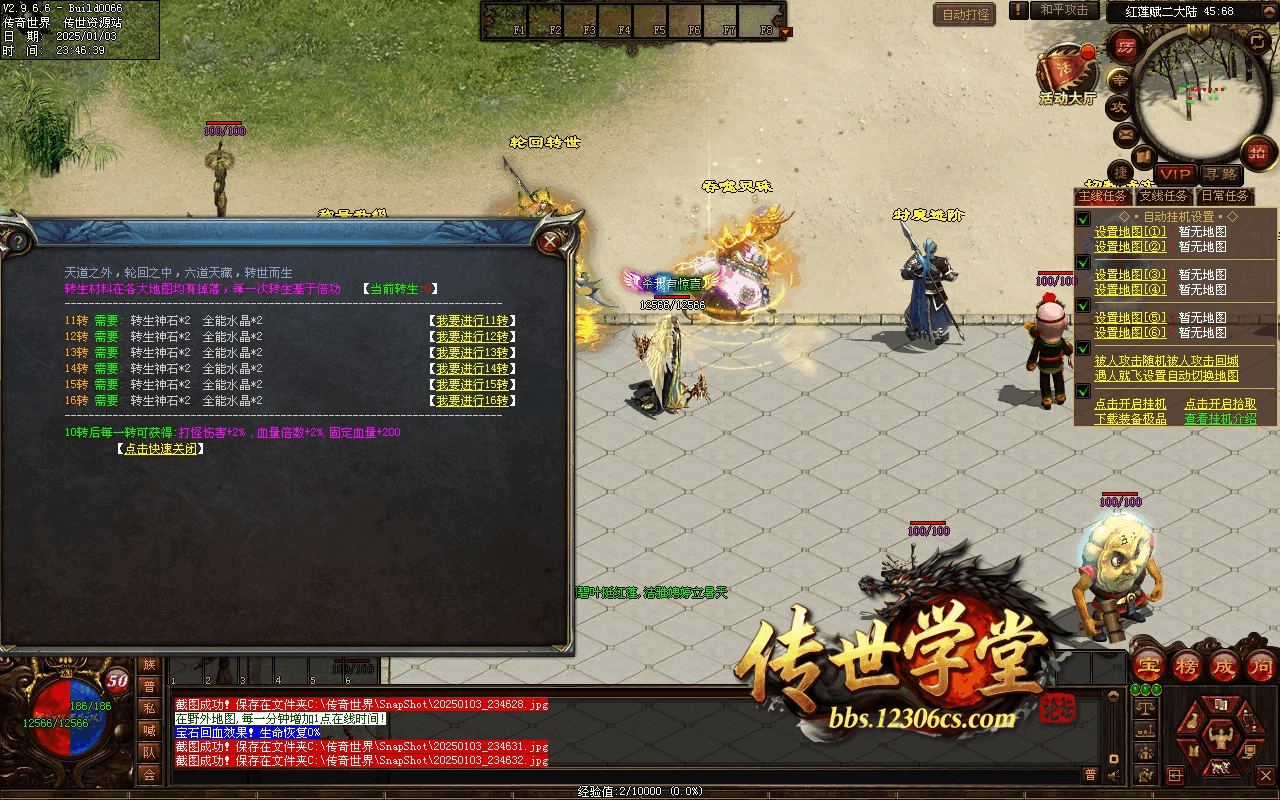
Task: Activate 寻路 pathfinding
Action: (1219, 174)
